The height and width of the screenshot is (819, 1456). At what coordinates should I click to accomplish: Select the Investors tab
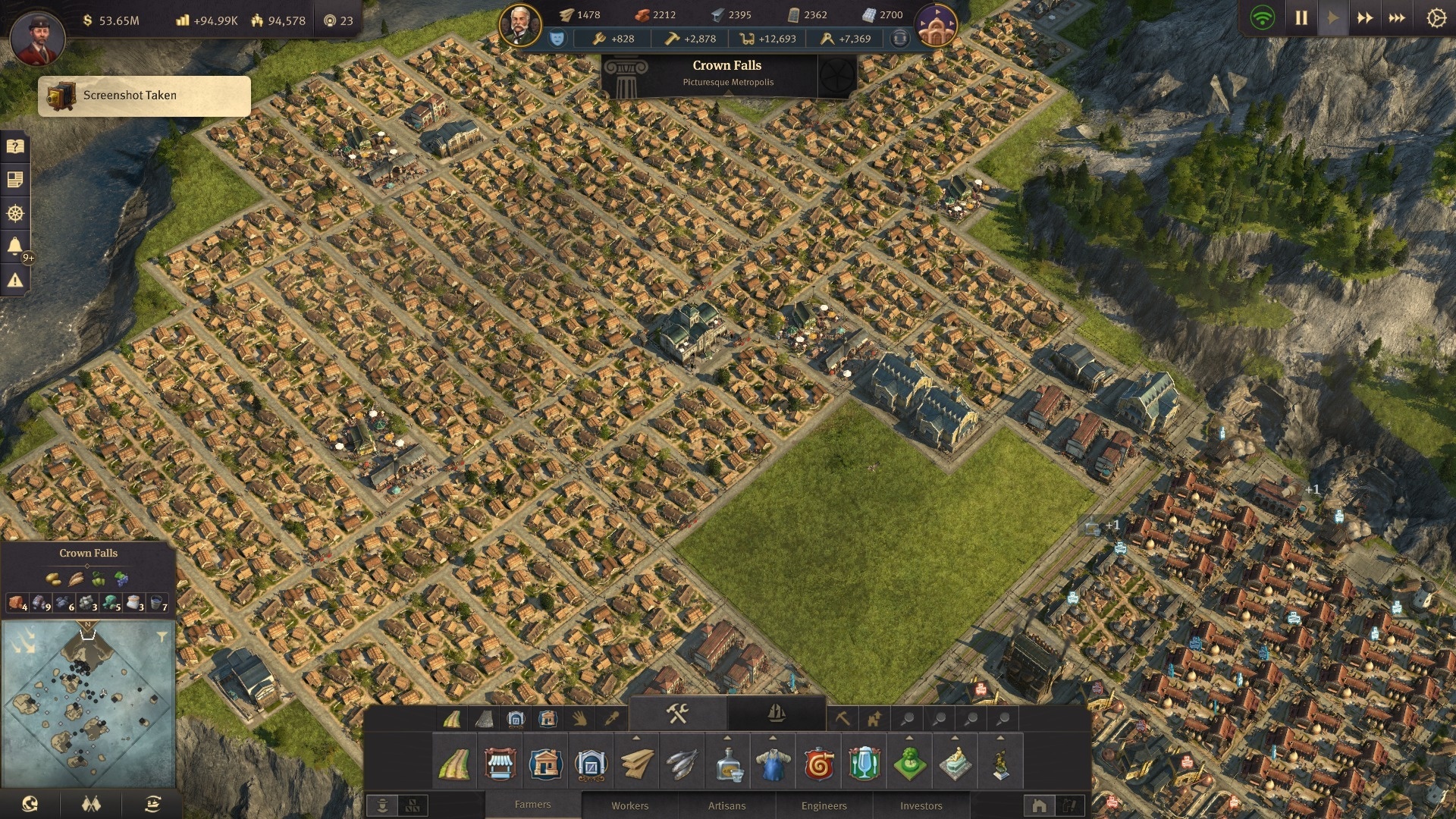(x=921, y=805)
